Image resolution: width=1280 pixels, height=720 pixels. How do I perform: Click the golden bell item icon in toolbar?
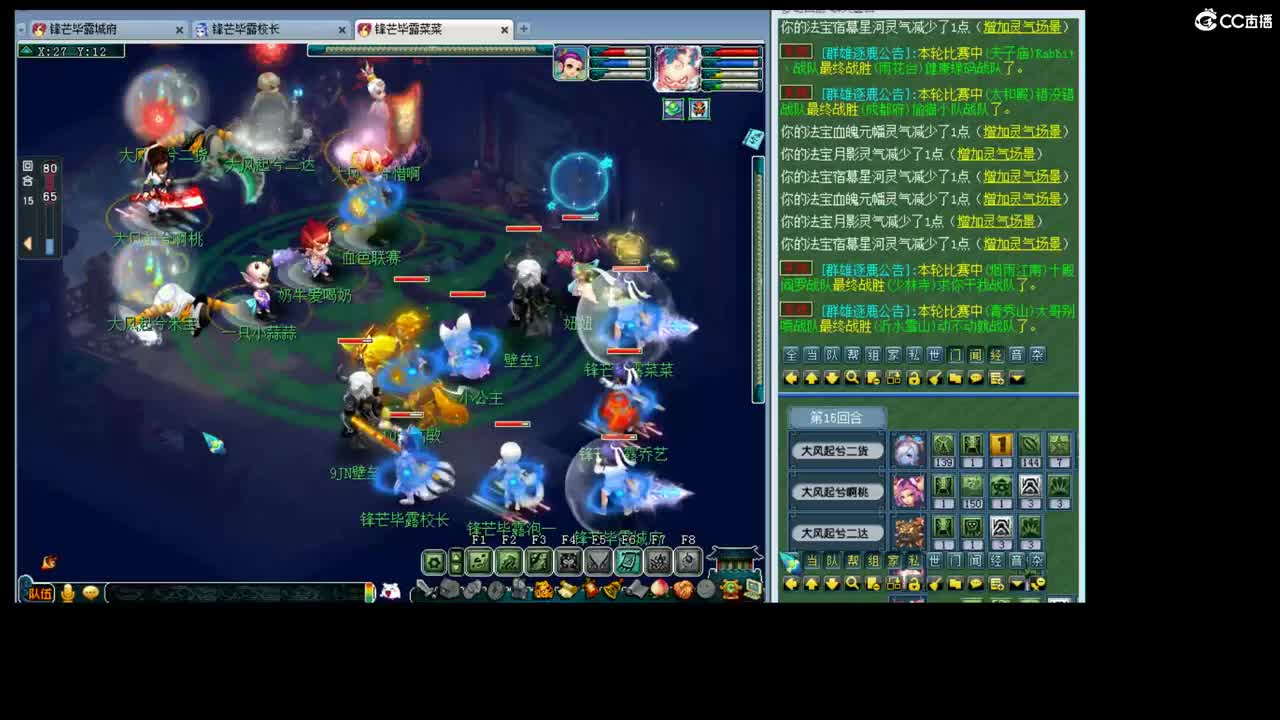pyautogui.click(x=613, y=589)
